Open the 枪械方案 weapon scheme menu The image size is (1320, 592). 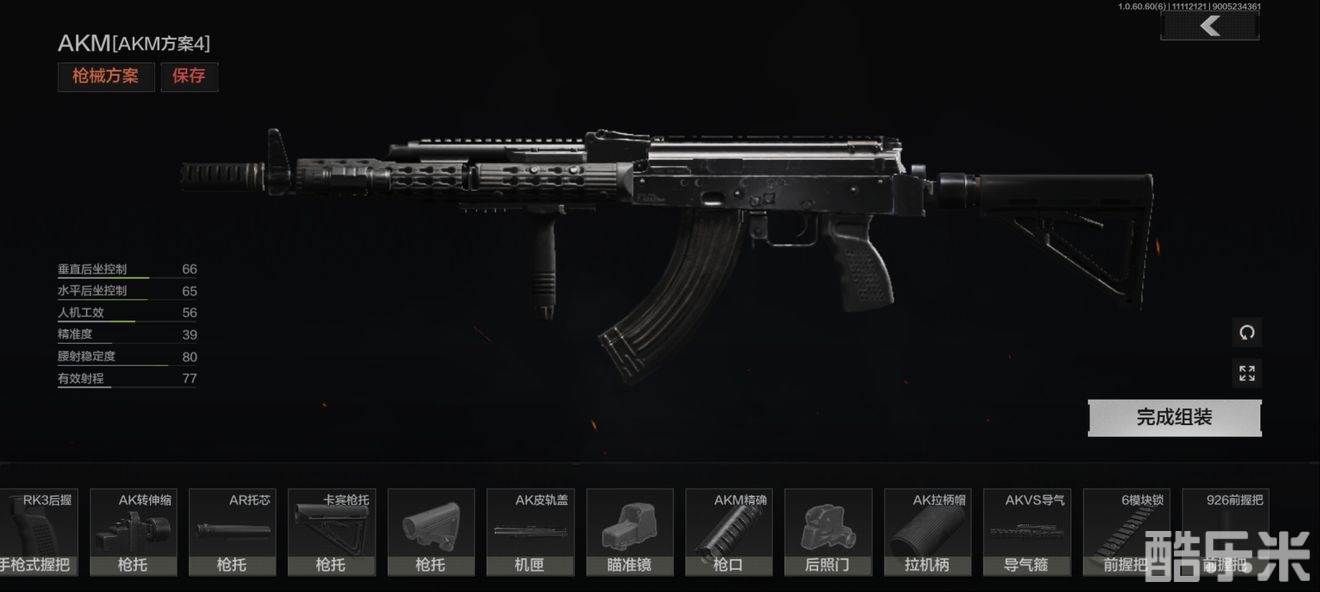coord(106,76)
